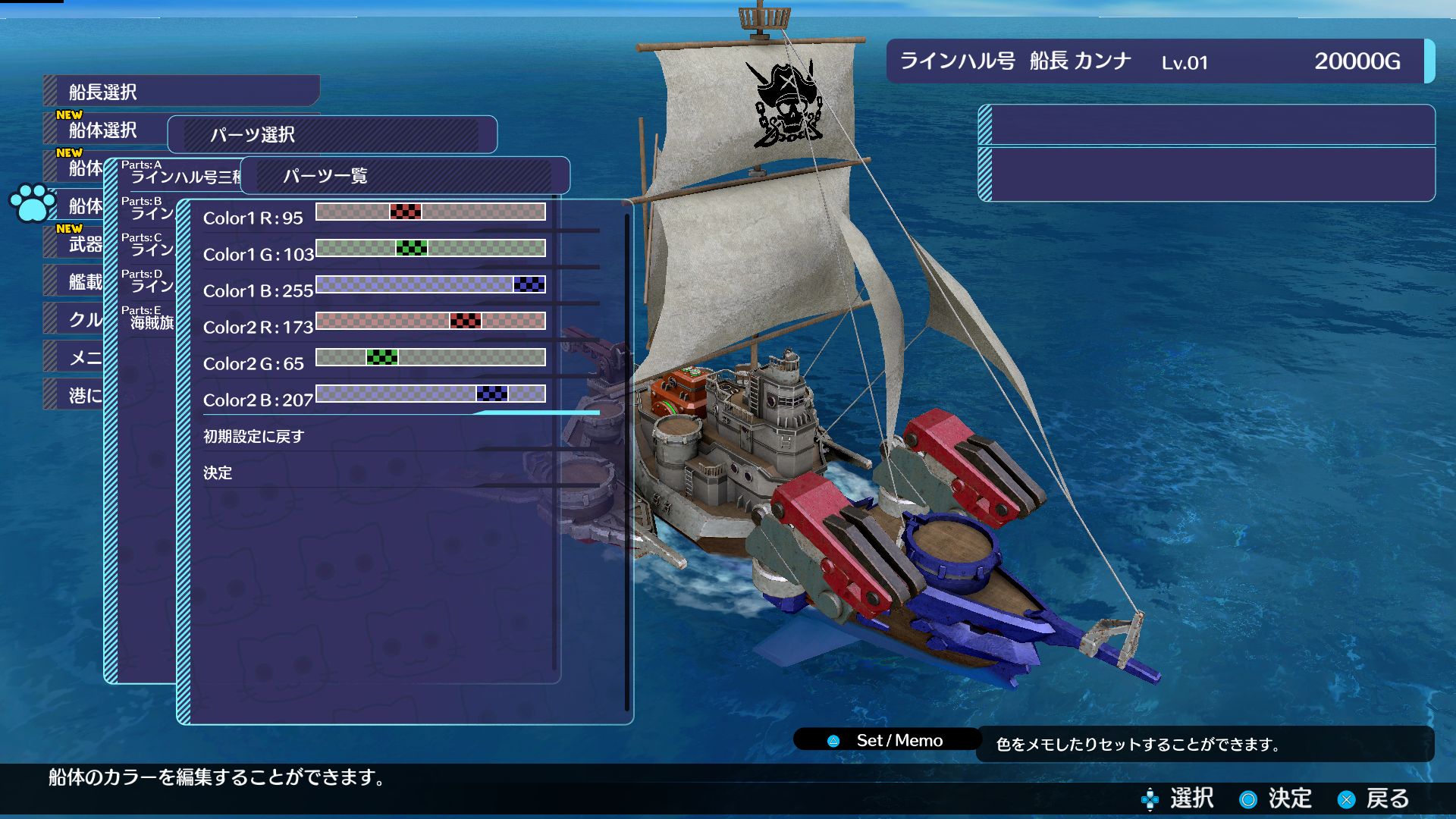Adjust the Color1 B slider
The image size is (1456, 819).
(x=529, y=284)
